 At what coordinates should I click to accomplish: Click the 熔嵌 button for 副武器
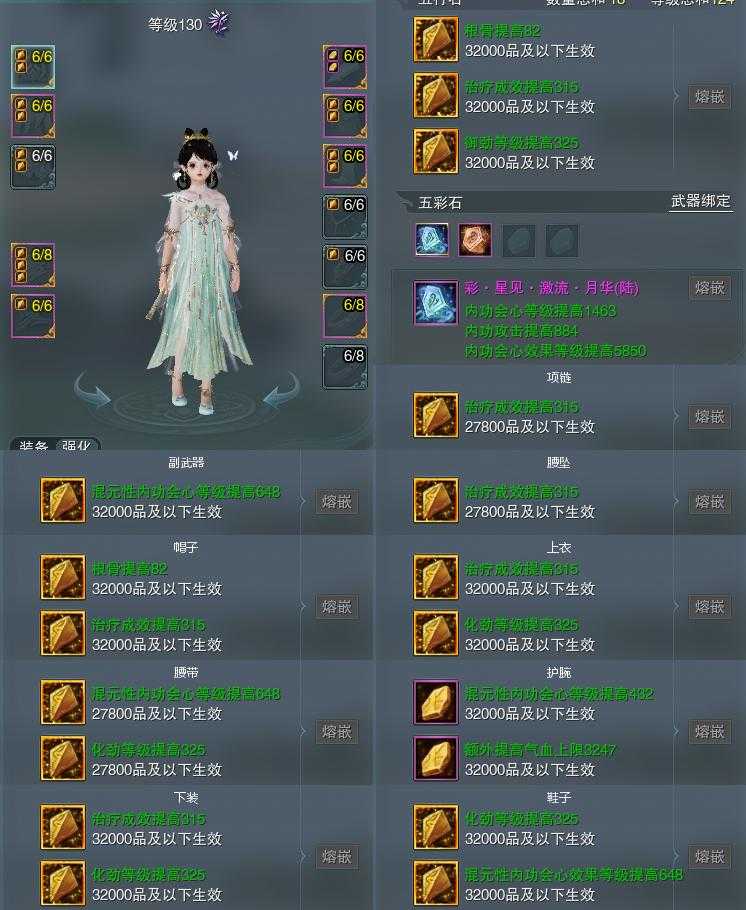click(x=337, y=502)
